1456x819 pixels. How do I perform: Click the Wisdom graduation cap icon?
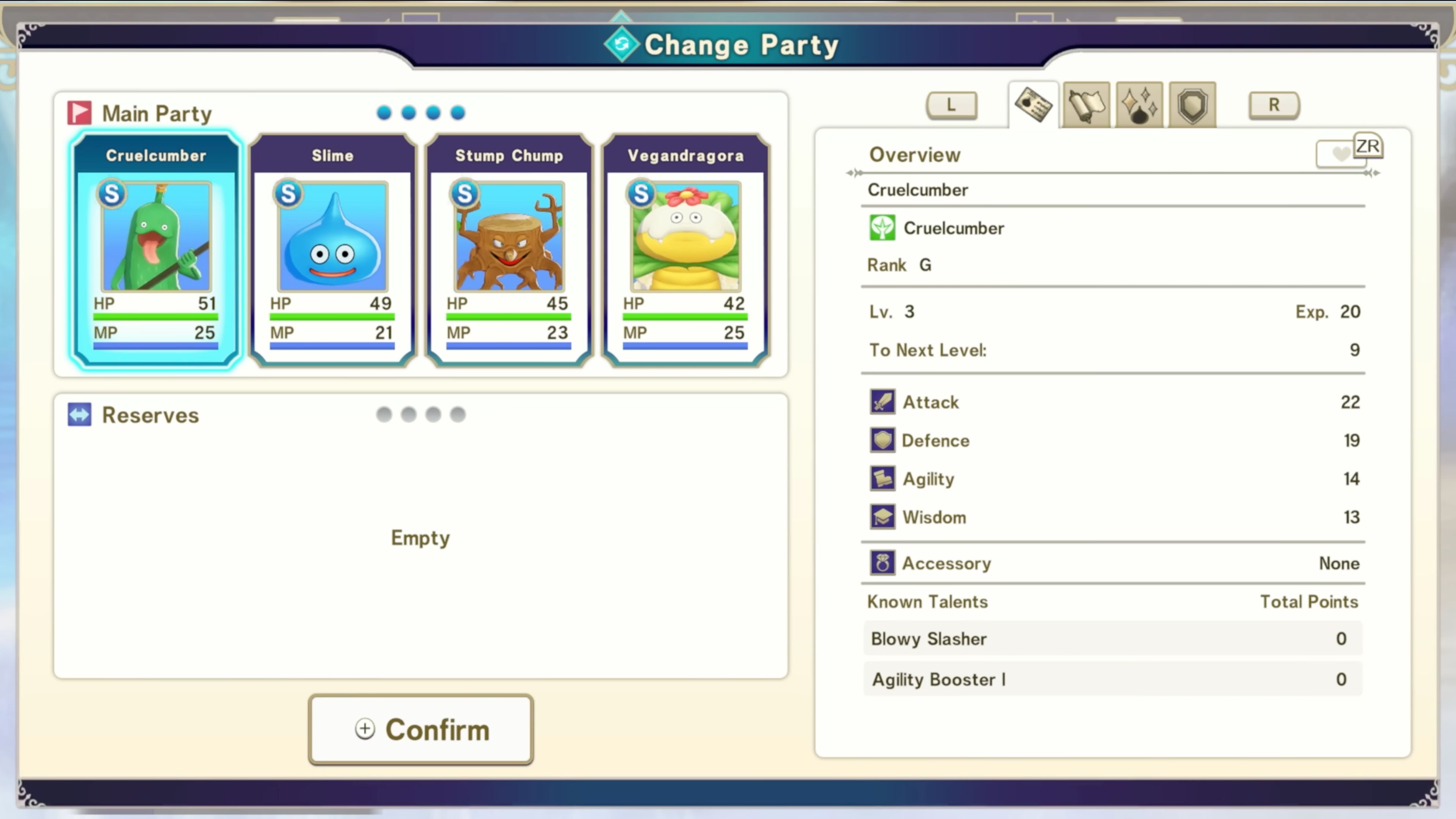882,516
